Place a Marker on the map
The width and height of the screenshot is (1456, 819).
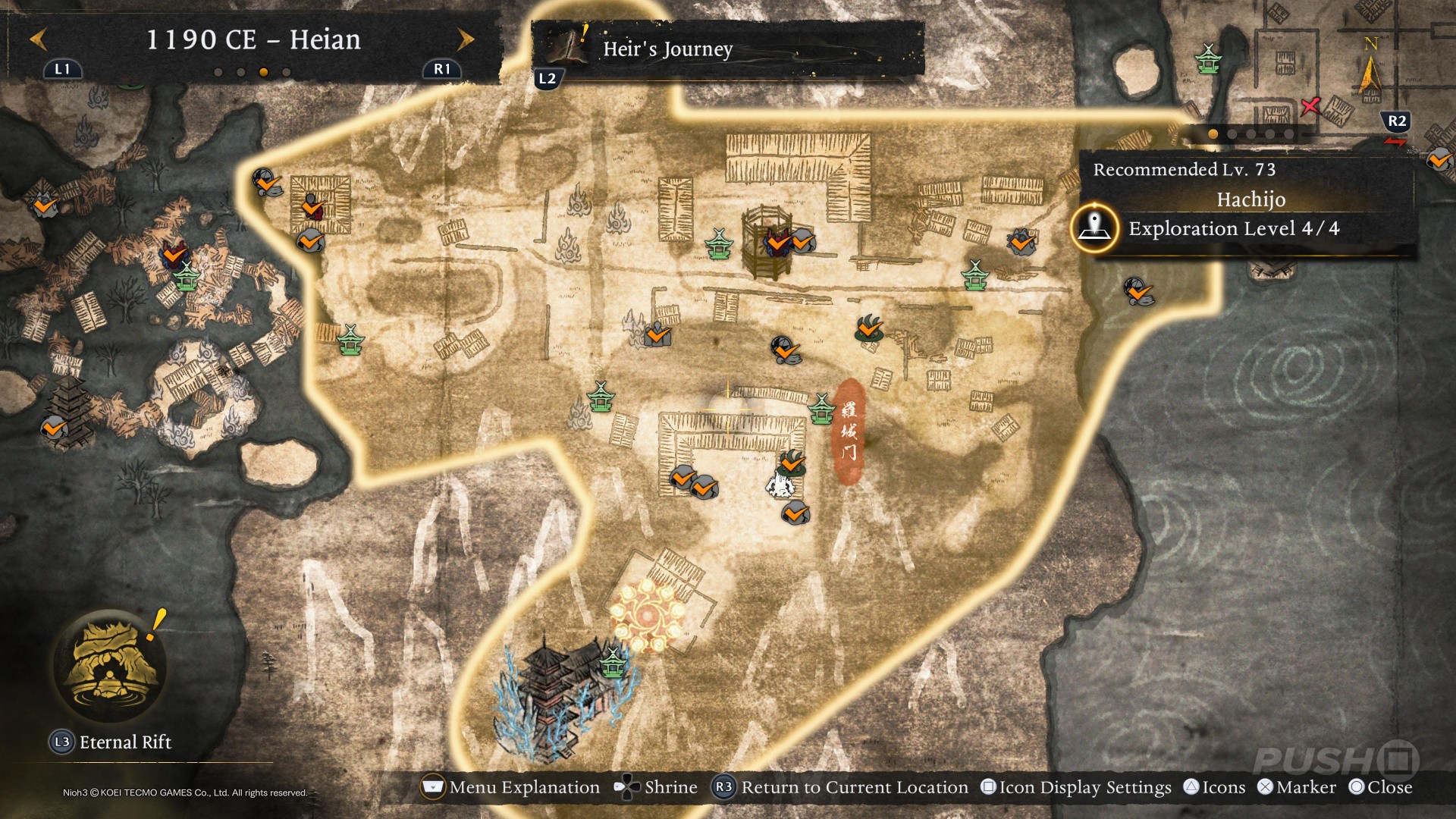[x=1297, y=787]
